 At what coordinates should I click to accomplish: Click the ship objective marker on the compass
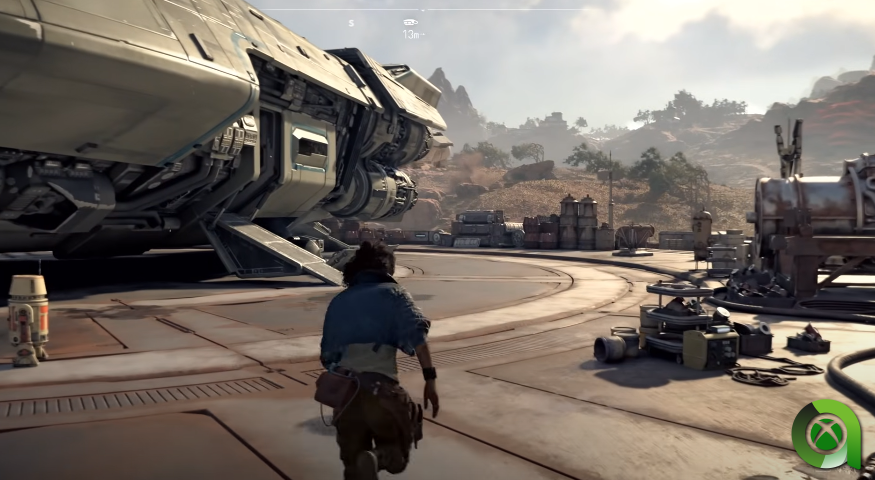tap(410, 22)
